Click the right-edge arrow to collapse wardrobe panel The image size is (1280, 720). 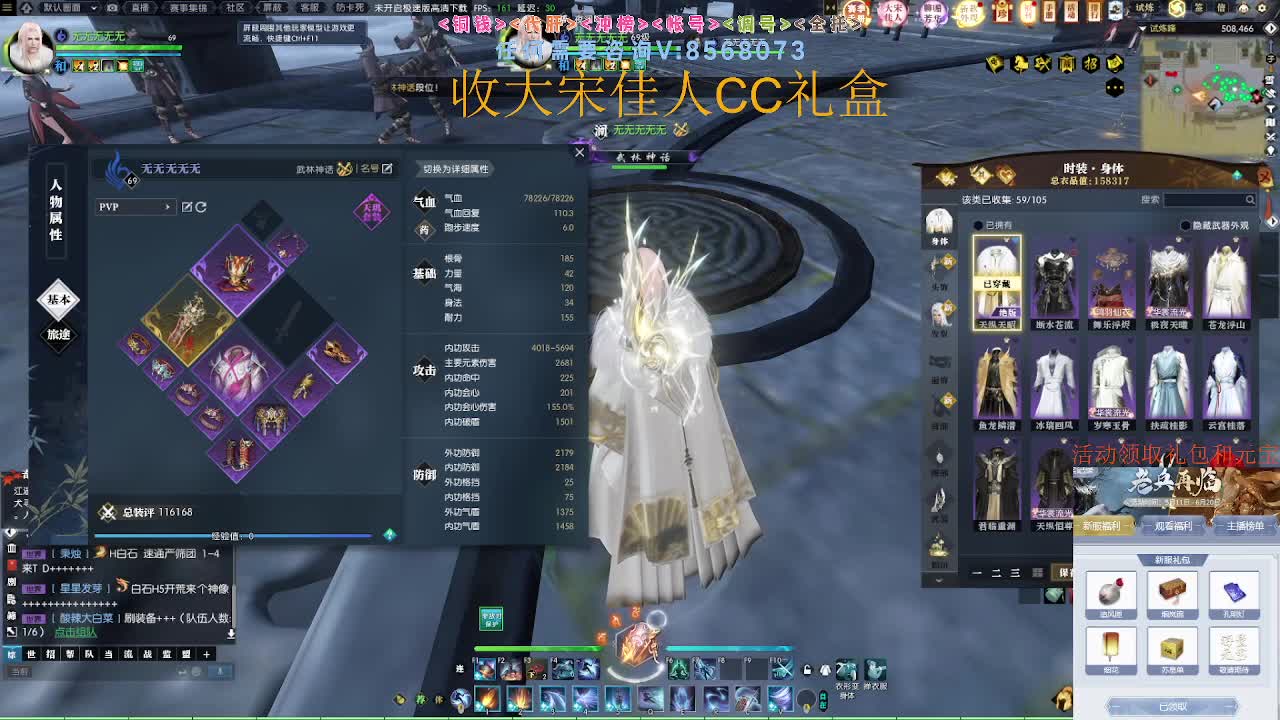[x=1272, y=219]
